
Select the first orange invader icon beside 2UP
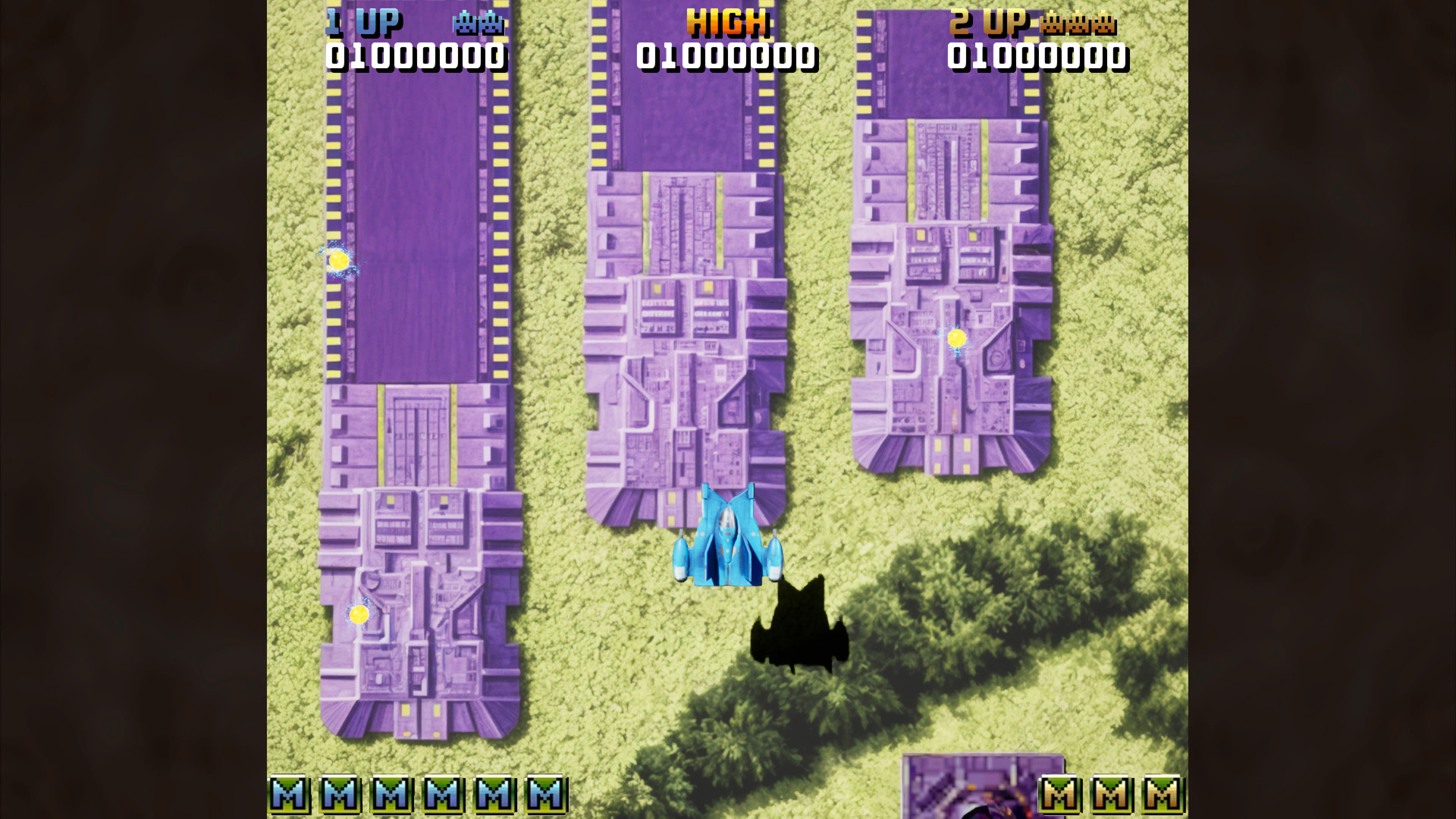tap(1053, 24)
